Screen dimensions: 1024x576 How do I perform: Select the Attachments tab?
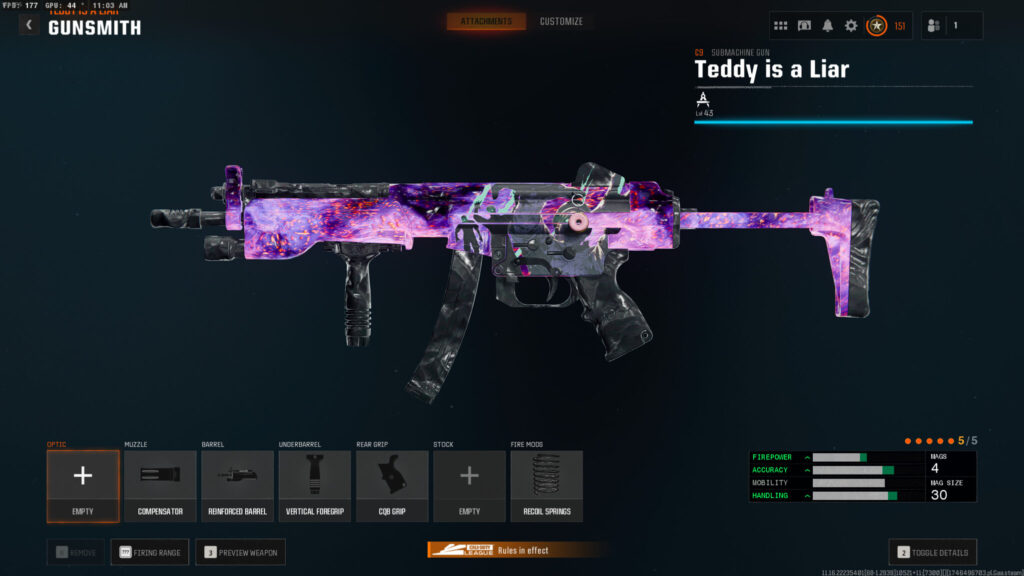click(486, 21)
